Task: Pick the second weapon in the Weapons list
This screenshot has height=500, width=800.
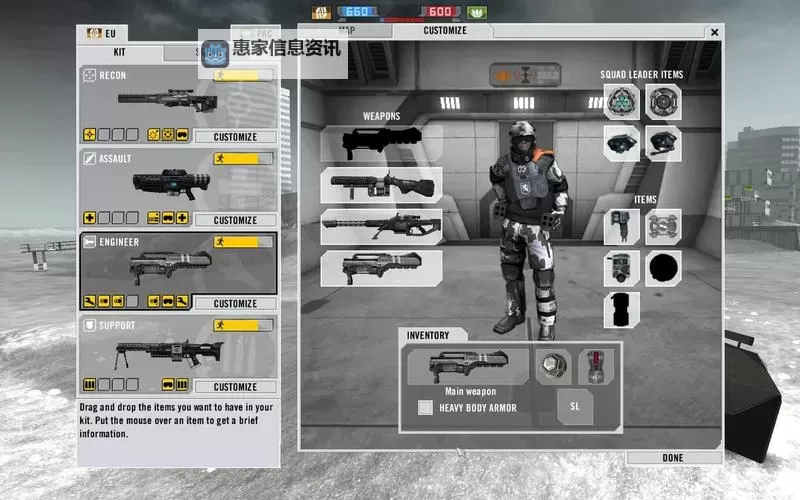Action: [x=381, y=184]
